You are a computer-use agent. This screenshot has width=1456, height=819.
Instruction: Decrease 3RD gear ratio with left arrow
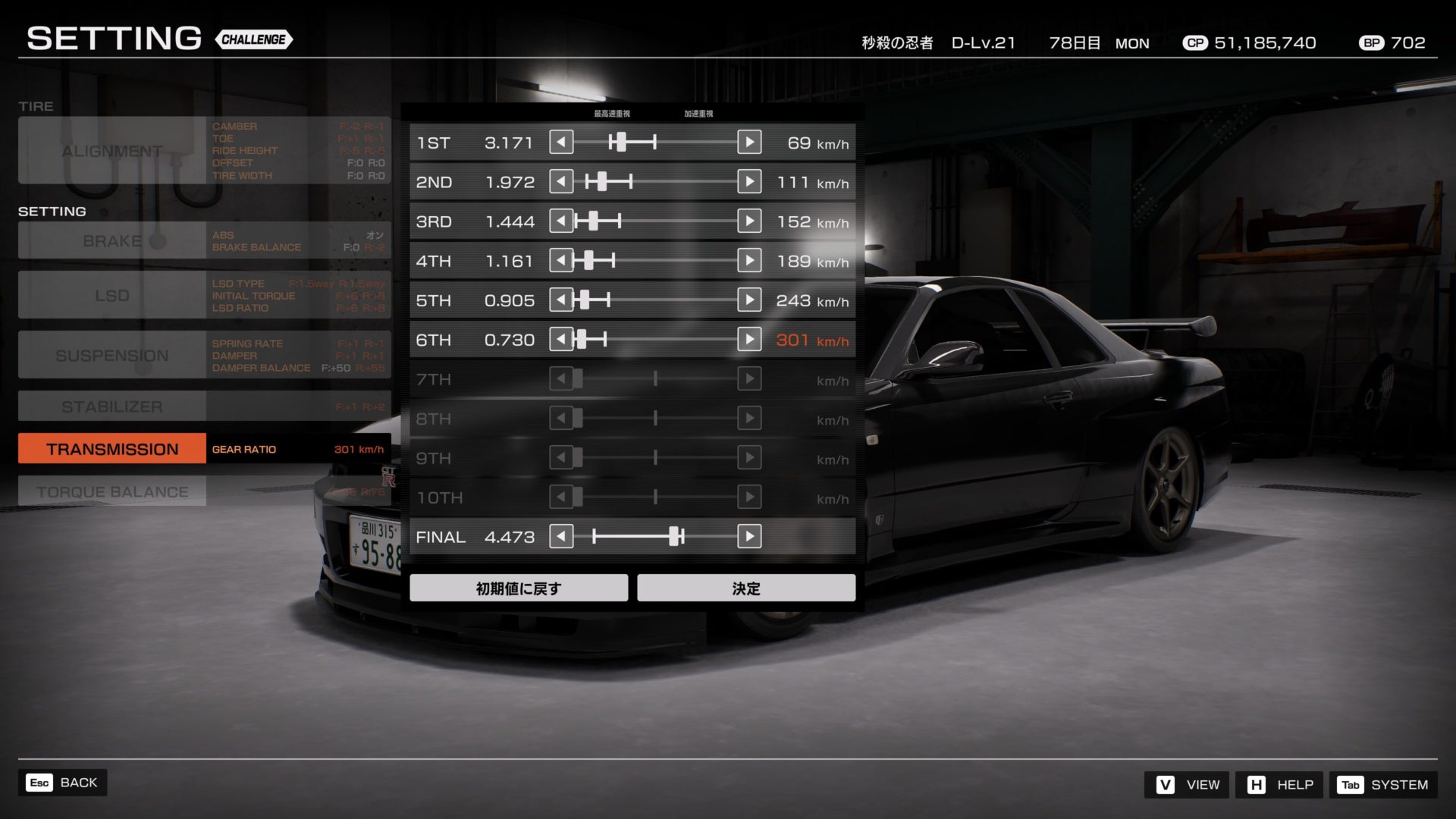561,221
